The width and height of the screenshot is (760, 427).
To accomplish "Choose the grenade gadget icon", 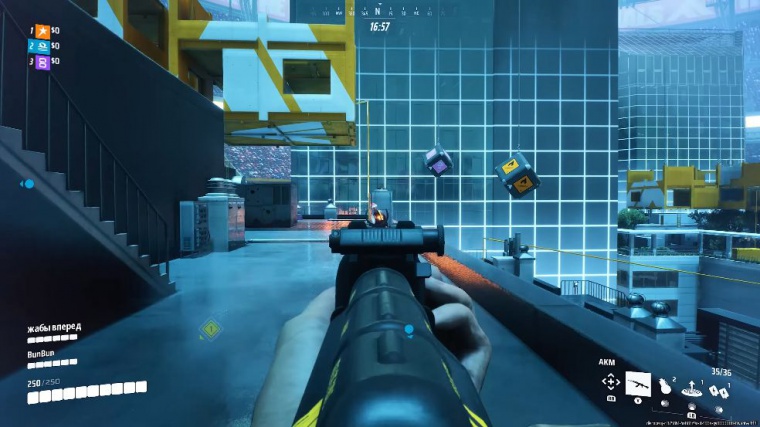I will (x=664, y=384).
